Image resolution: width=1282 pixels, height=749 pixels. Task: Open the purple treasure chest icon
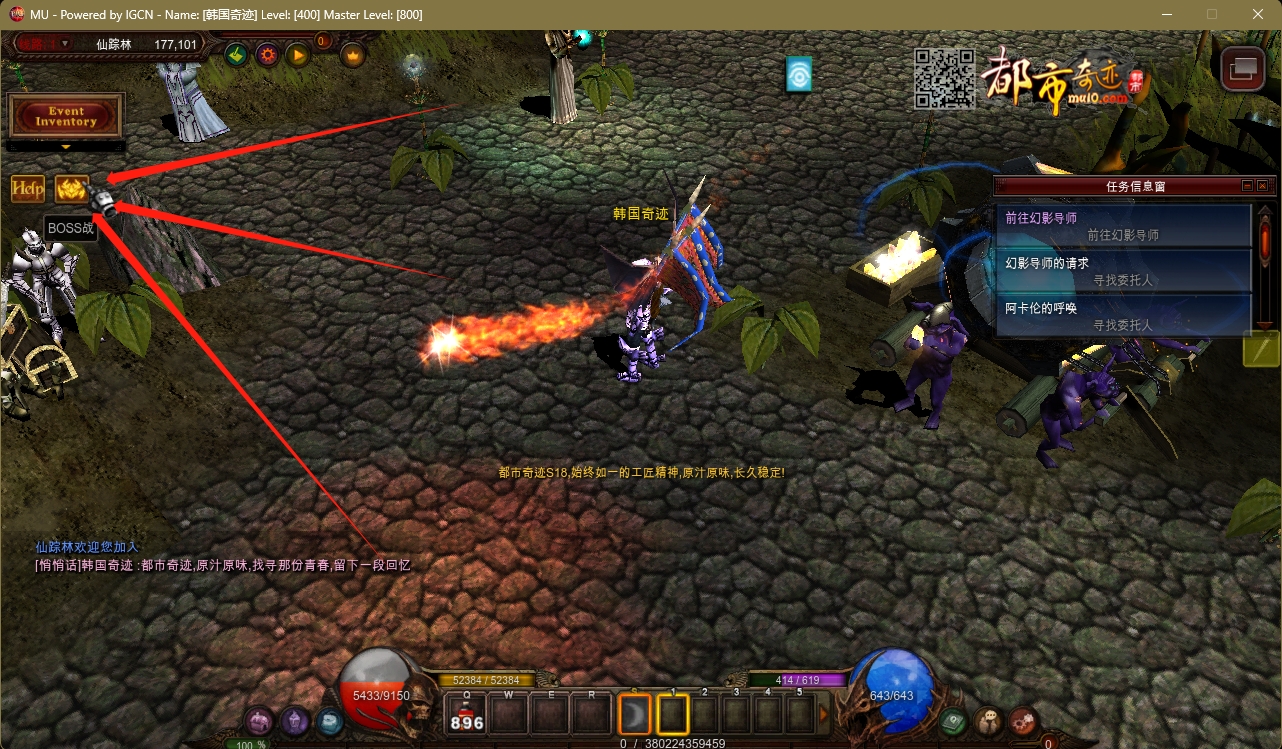pos(260,720)
